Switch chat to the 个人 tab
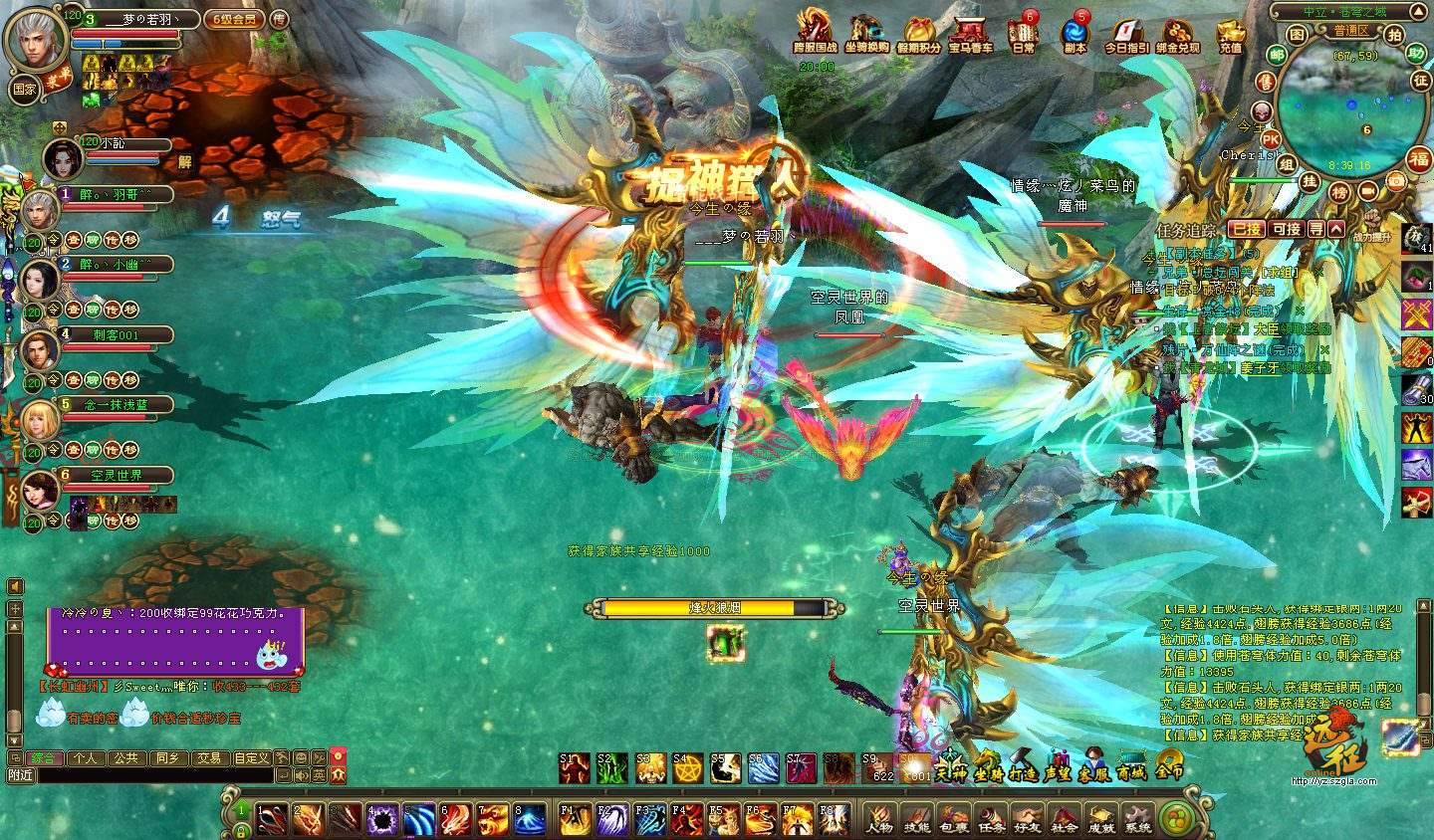Image resolution: width=1434 pixels, height=840 pixels. click(86, 758)
